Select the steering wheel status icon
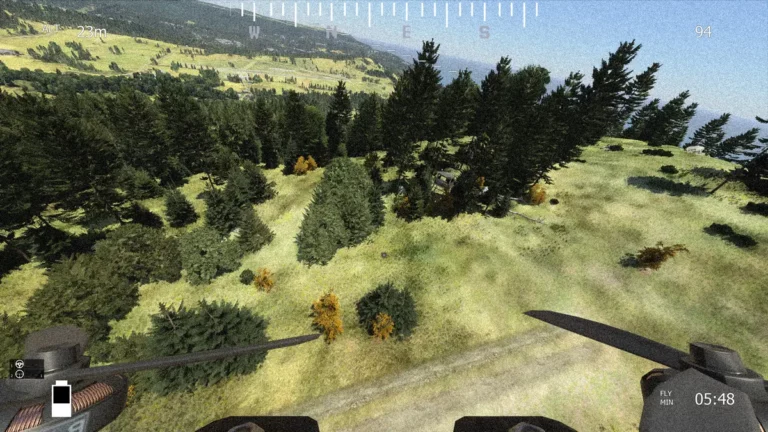 [x=20, y=364]
